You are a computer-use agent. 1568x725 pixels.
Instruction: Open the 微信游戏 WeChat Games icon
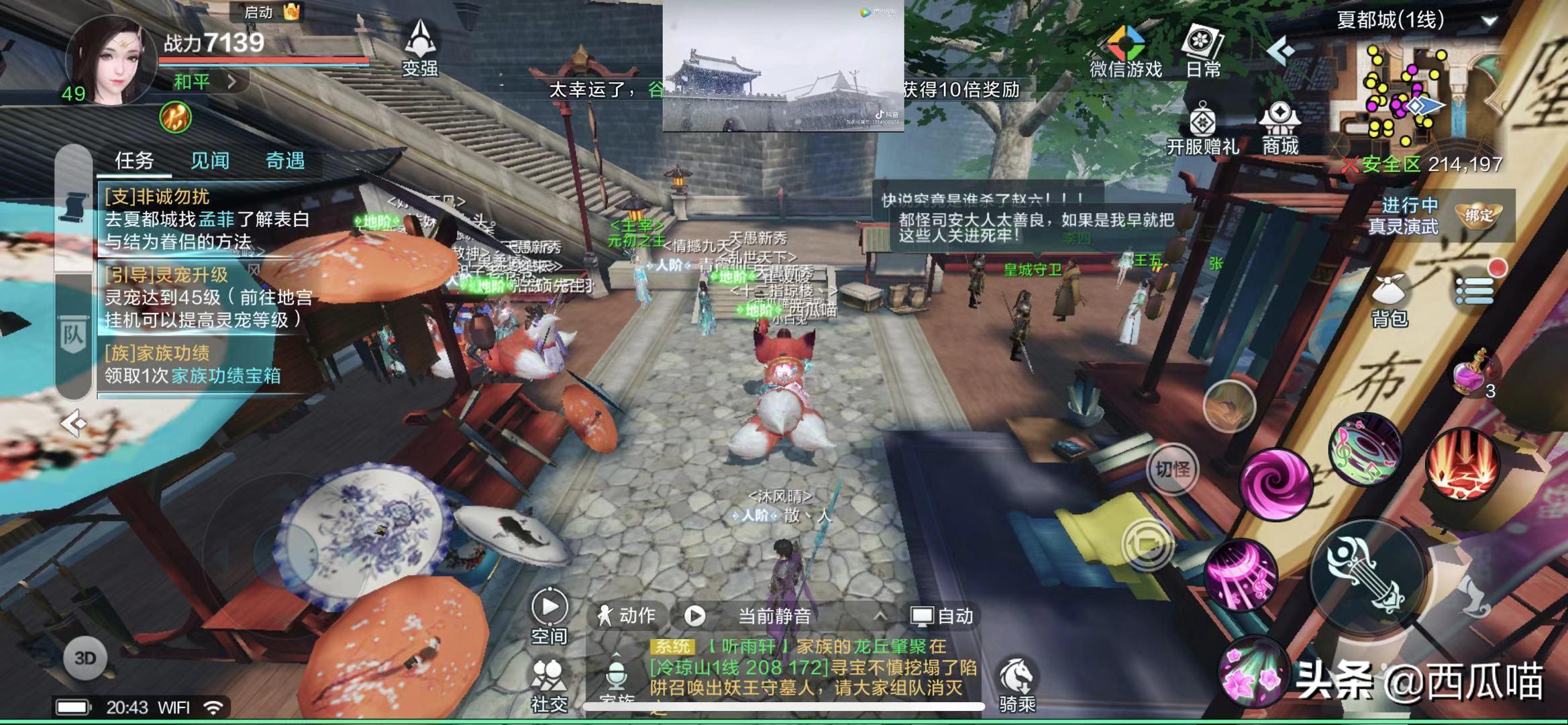coord(1125,50)
